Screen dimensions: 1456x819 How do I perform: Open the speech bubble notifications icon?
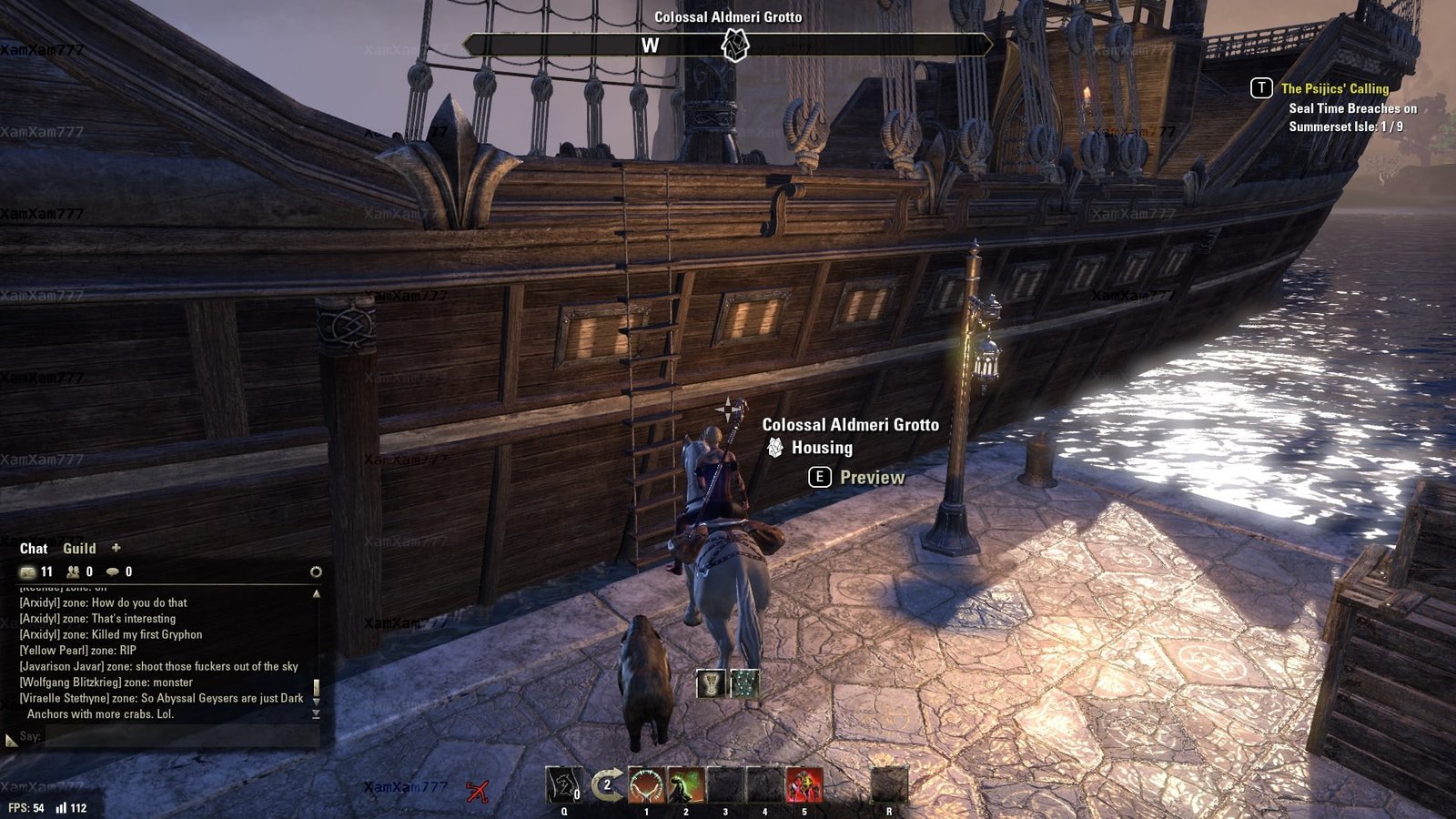point(113,571)
